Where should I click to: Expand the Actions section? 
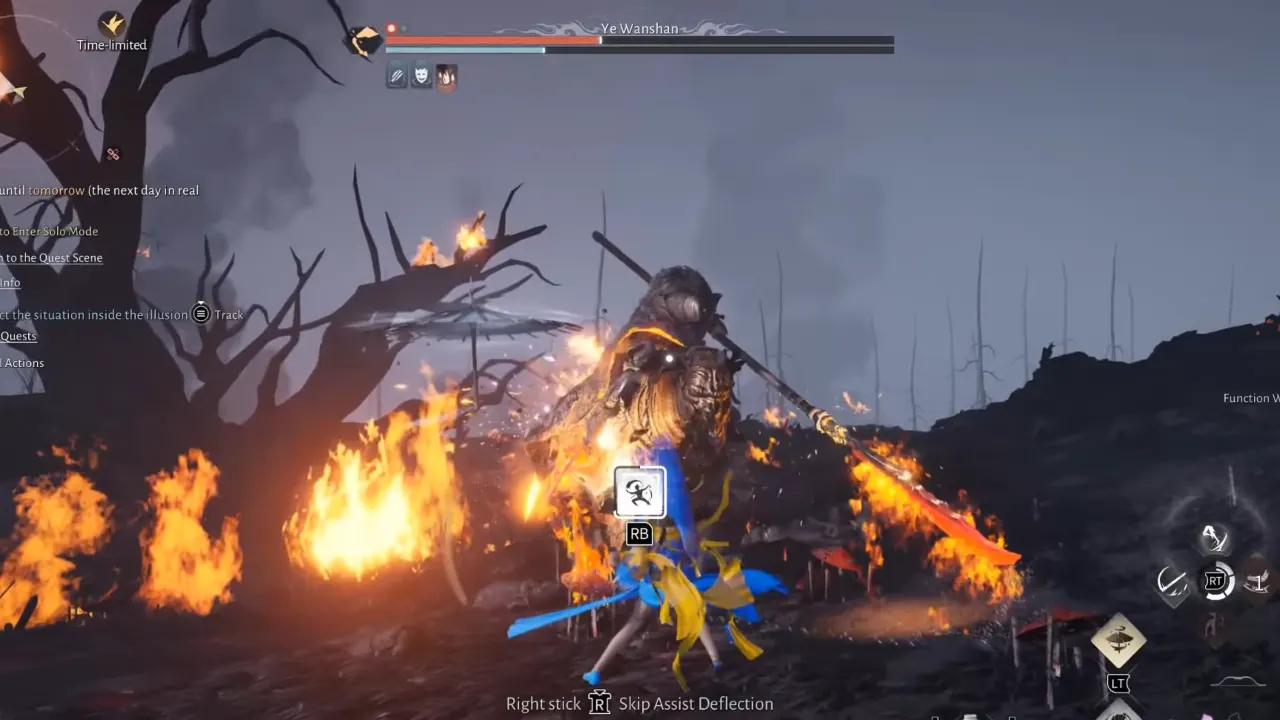tap(22, 362)
